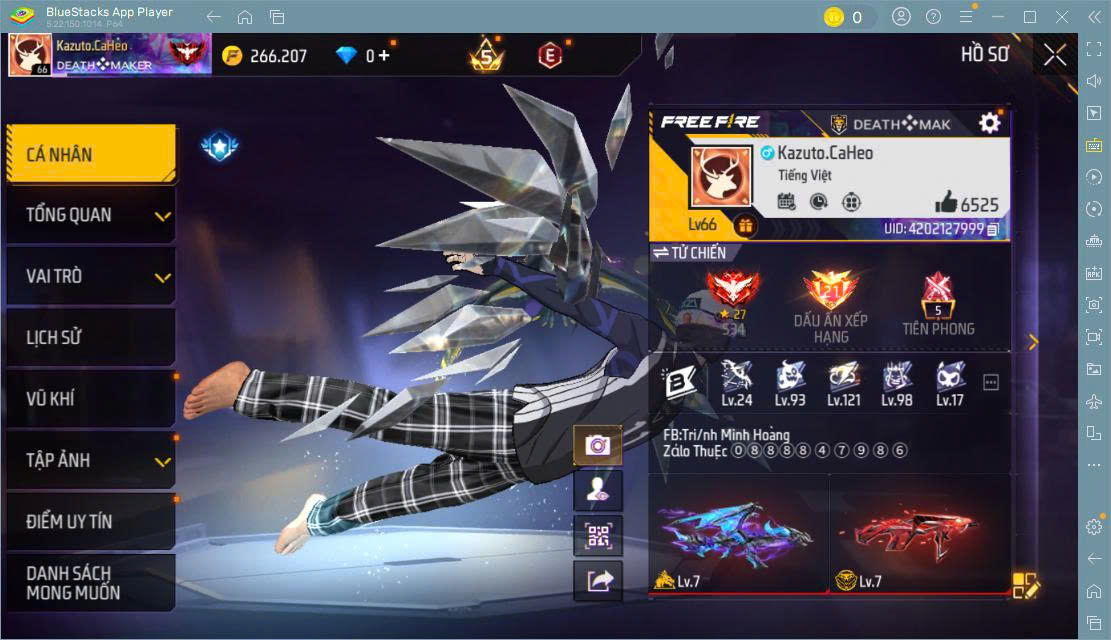Expand the VAI TRÒ menu entry
Screen dimensions: 1111x640
tap(90, 276)
